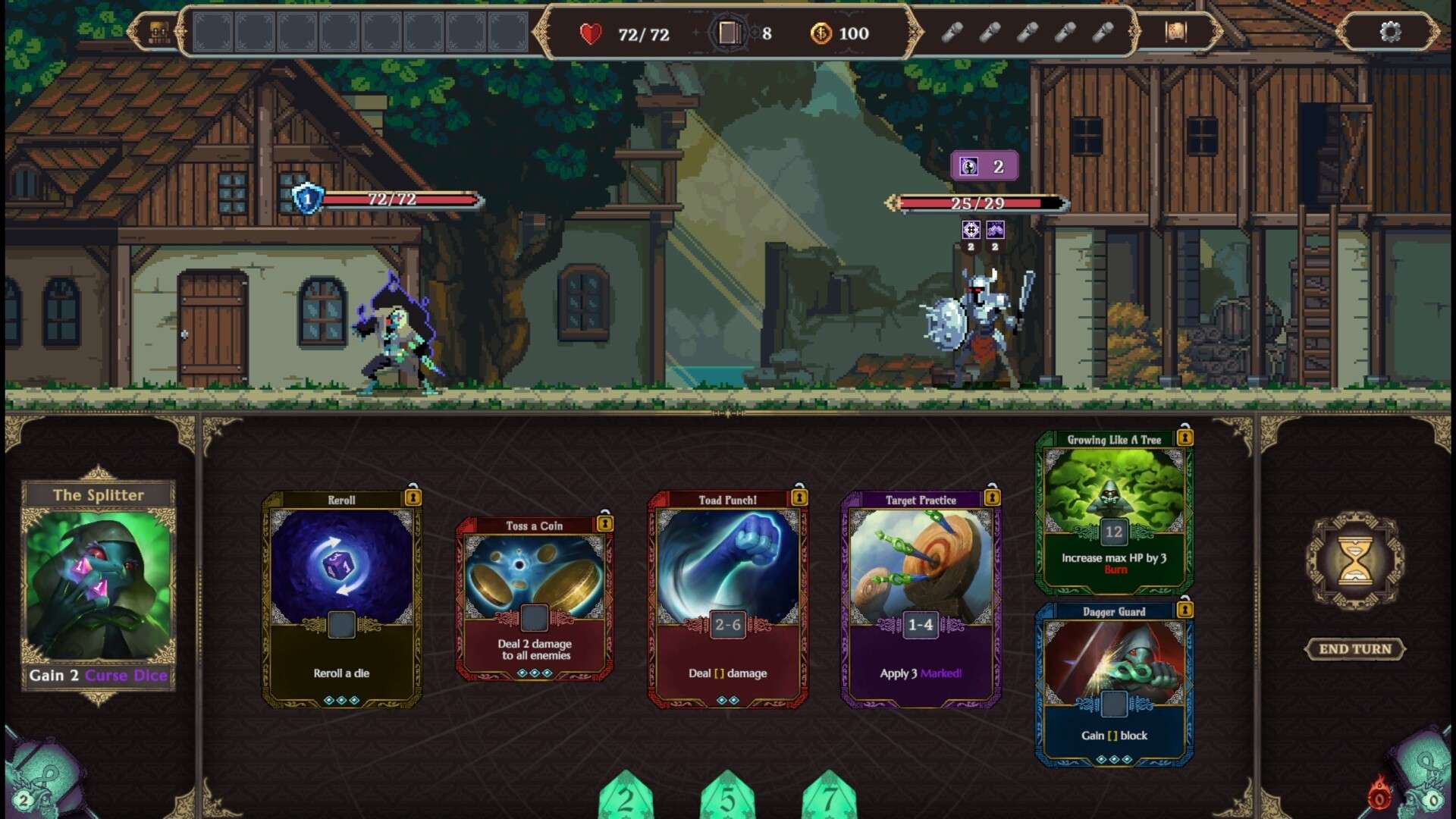Select the green die showing 7
Viewport: 1456px width, 819px height.
click(x=829, y=798)
